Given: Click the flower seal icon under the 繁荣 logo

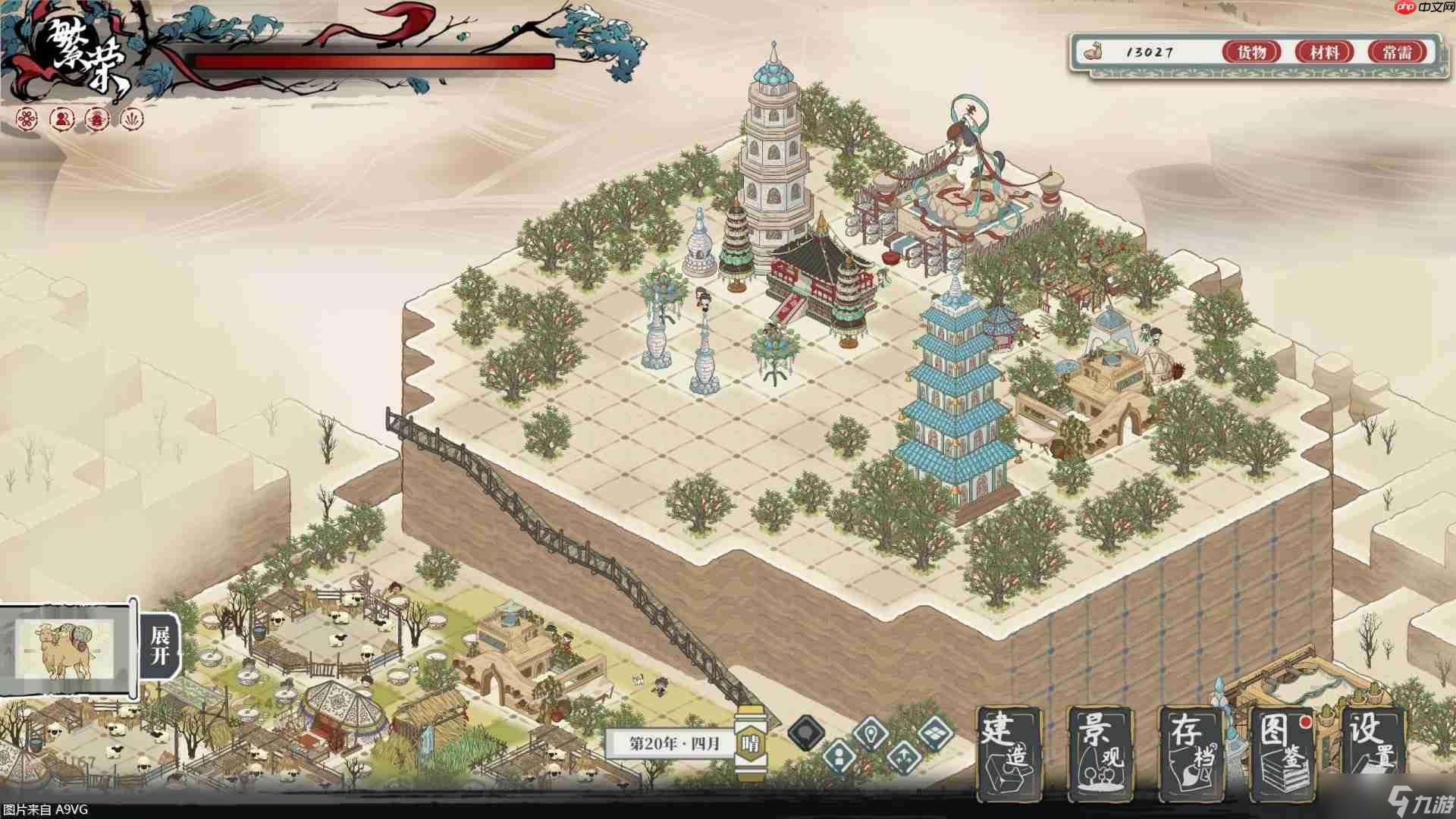Looking at the screenshot, I should point(27,119).
